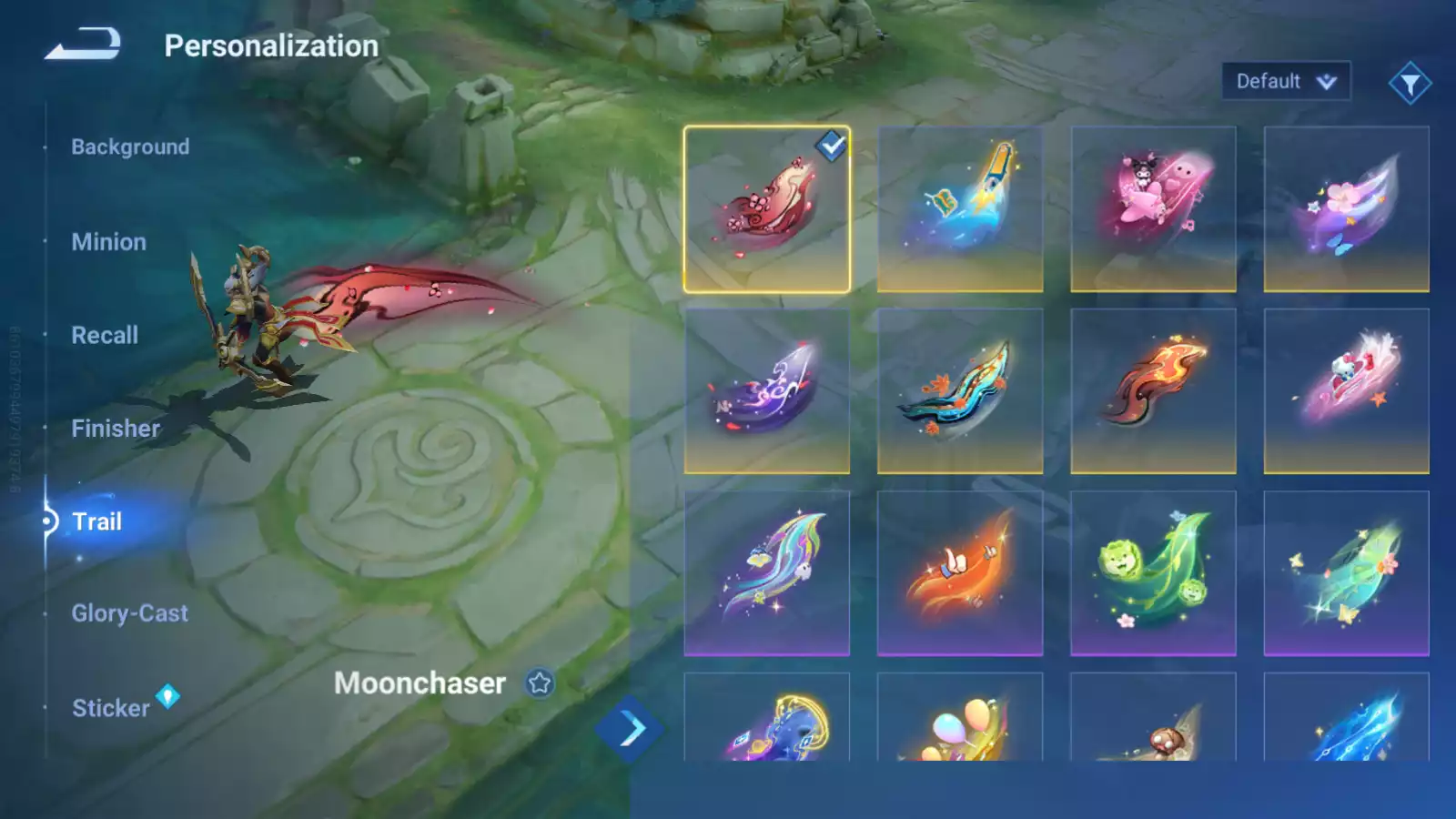Select the Recall category
Image resolution: width=1456 pixels, height=819 pixels.
pyautogui.click(x=105, y=335)
